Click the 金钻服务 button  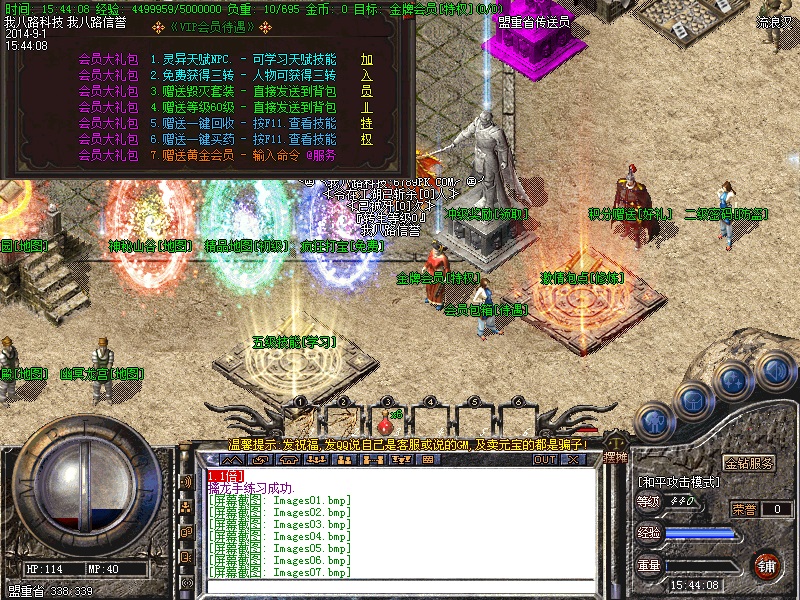[749, 464]
